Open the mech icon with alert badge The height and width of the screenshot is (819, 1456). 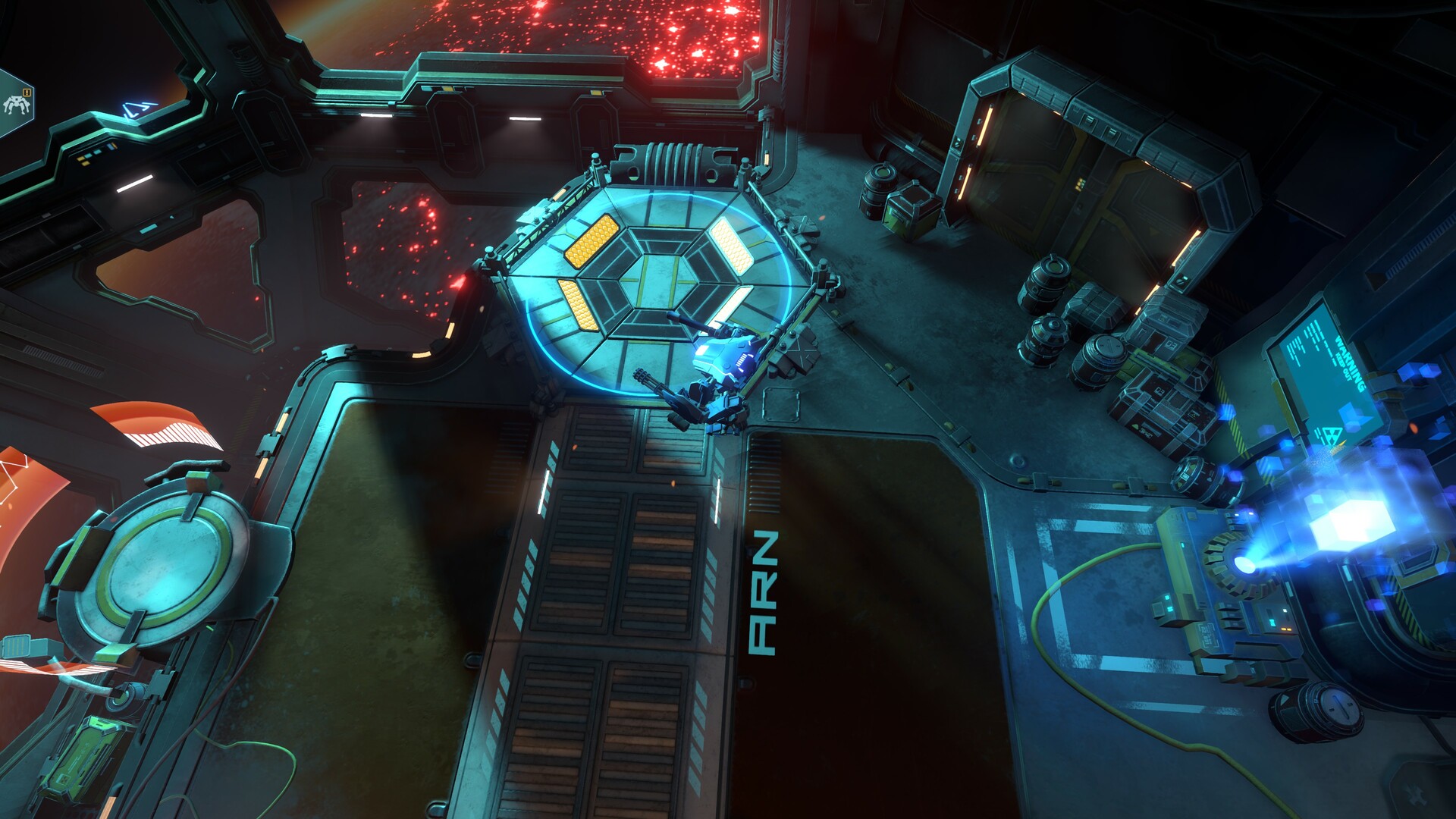click(x=17, y=104)
